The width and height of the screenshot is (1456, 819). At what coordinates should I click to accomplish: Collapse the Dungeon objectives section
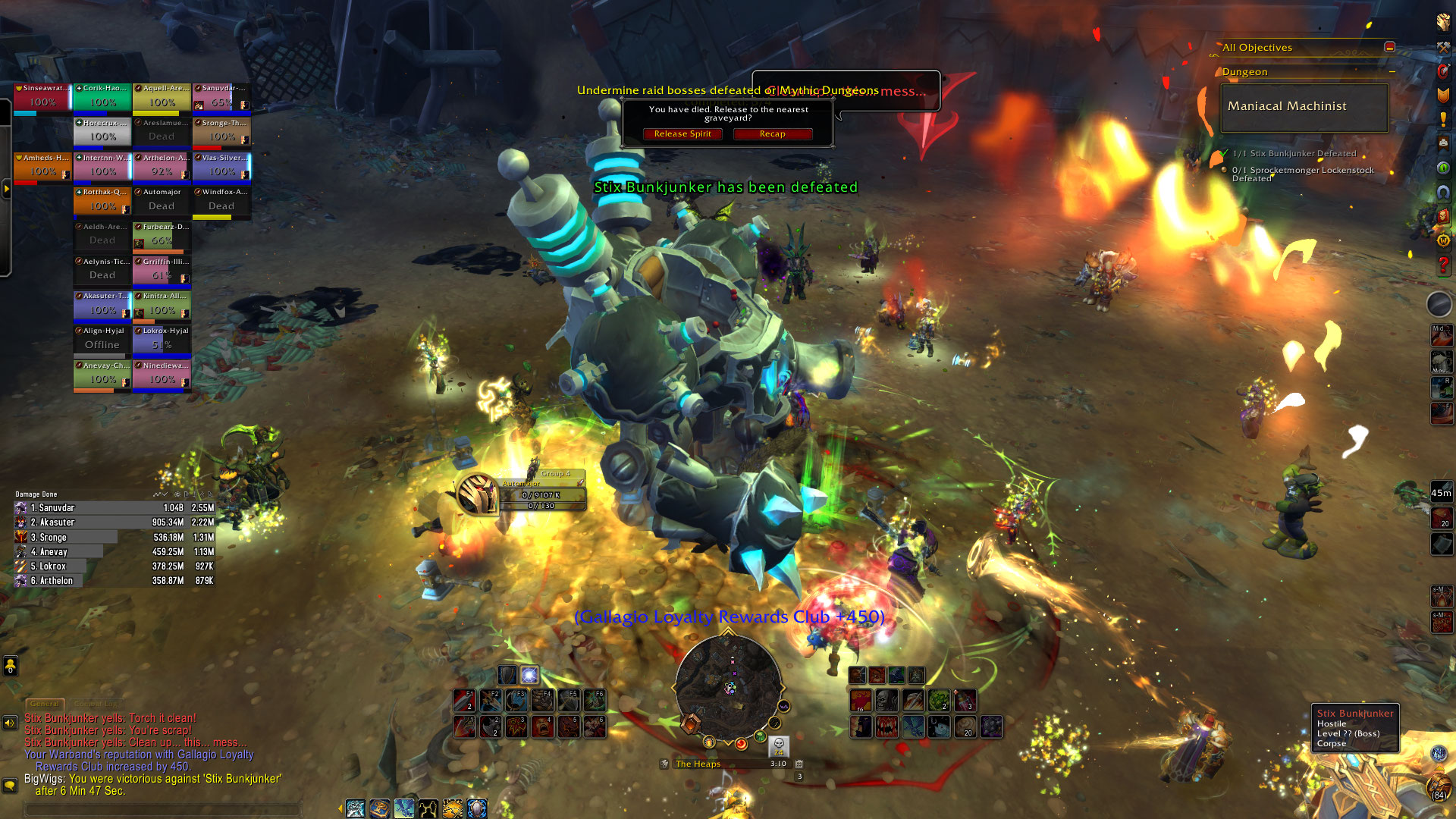point(1392,72)
